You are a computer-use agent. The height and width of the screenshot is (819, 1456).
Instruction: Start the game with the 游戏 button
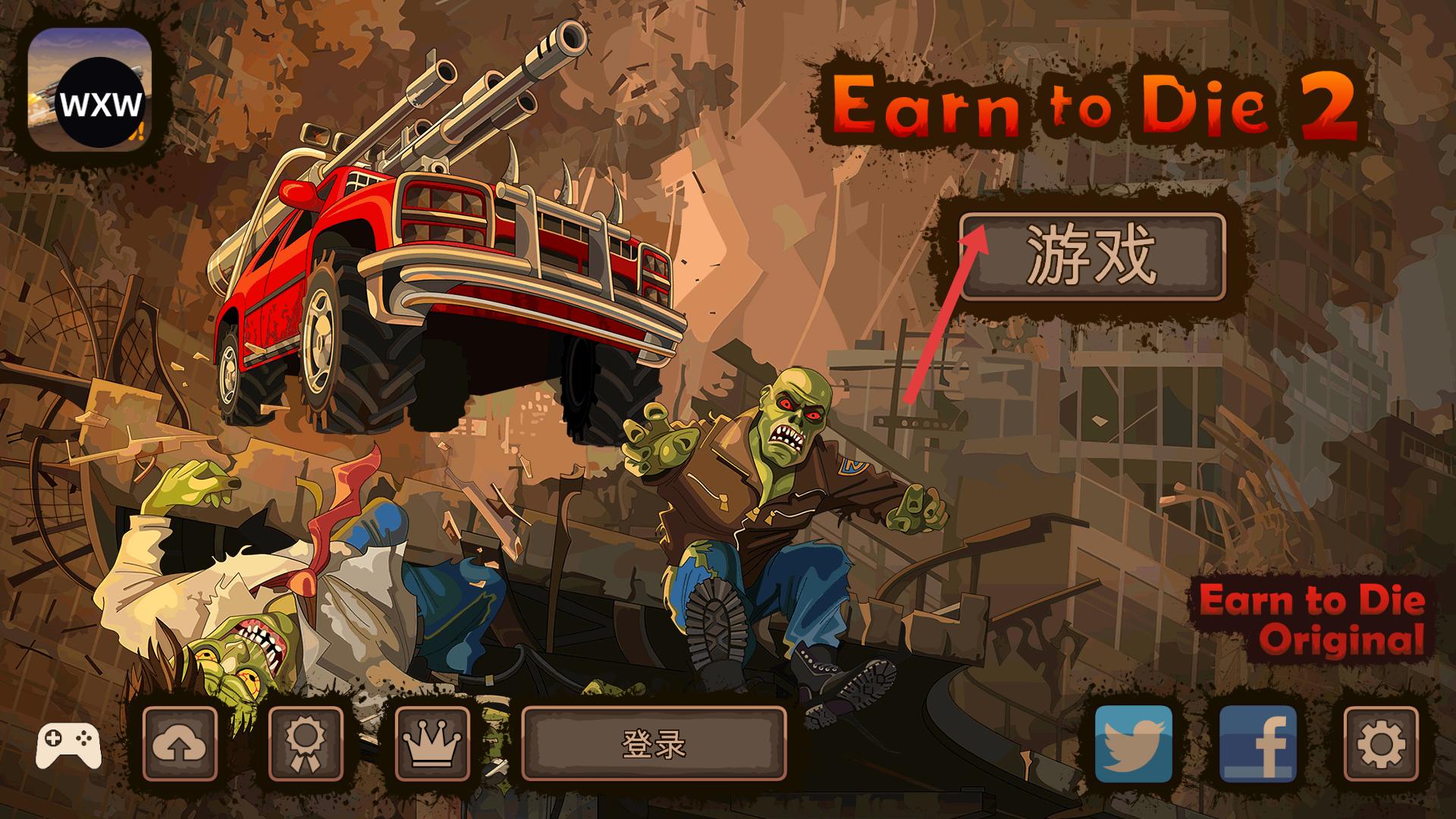click(x=1092, y=256)
